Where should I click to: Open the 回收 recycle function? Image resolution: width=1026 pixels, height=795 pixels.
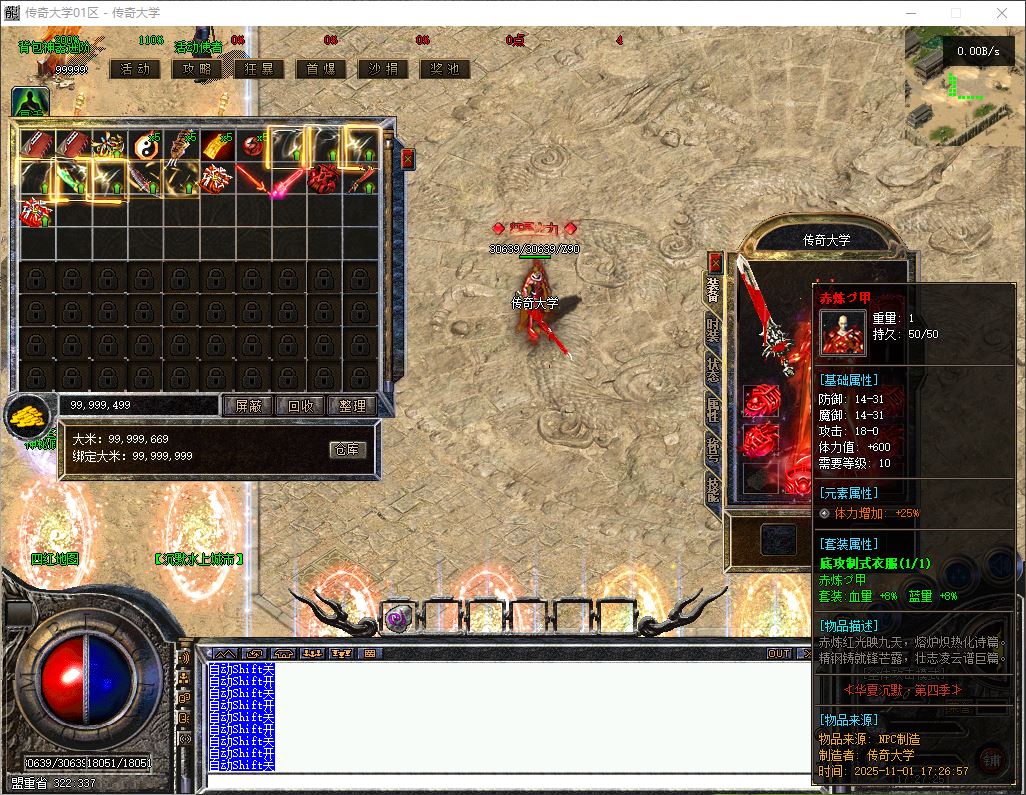point(301,406)
